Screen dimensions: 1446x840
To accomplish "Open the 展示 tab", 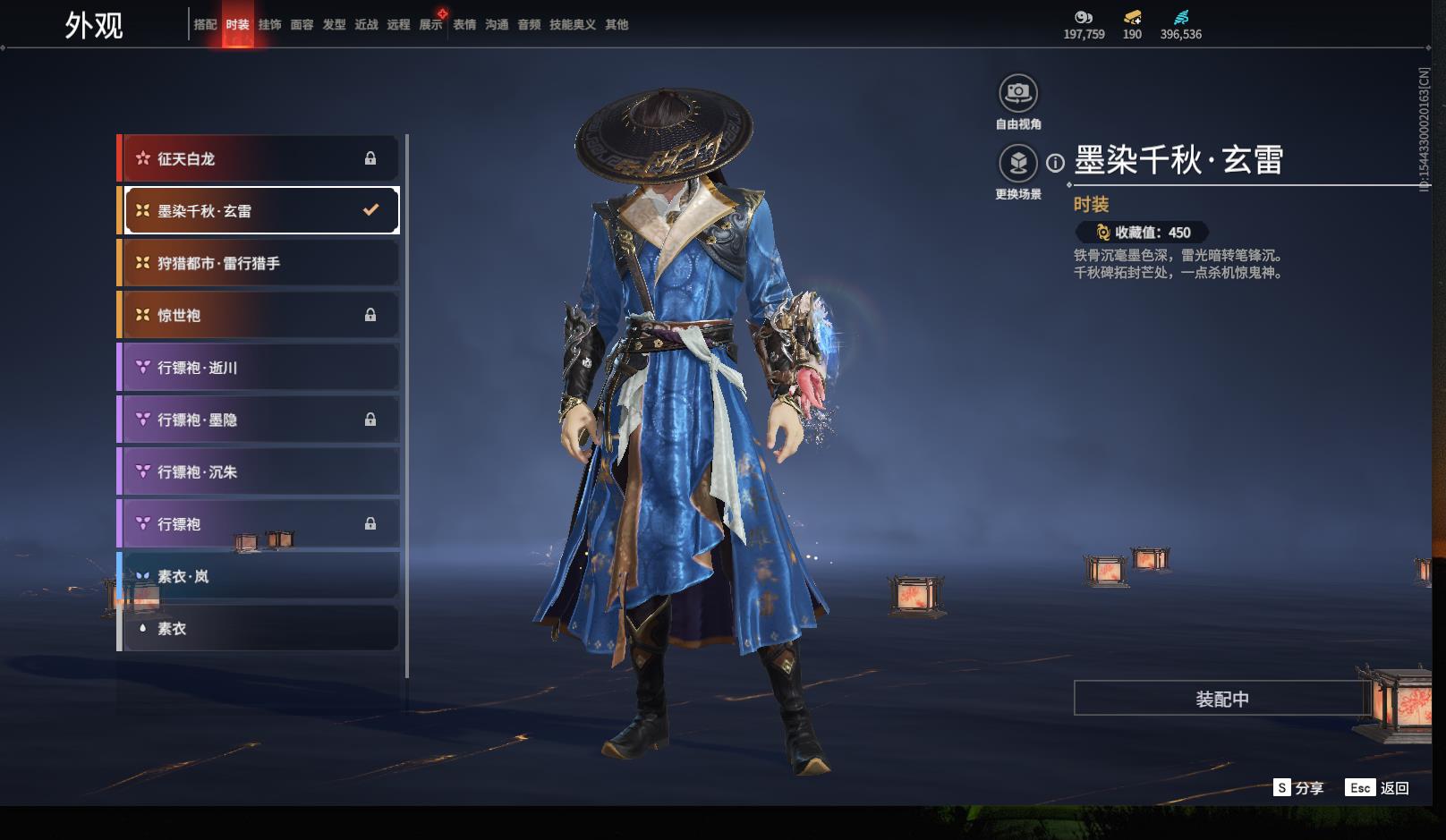I will tap(430, 25).
